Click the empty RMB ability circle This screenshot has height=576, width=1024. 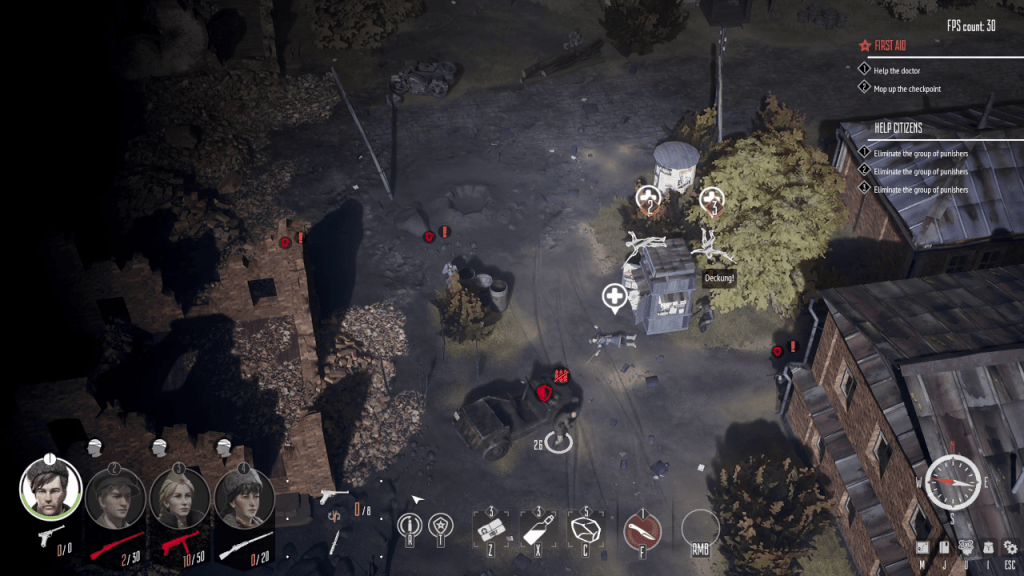coord(700,529)
